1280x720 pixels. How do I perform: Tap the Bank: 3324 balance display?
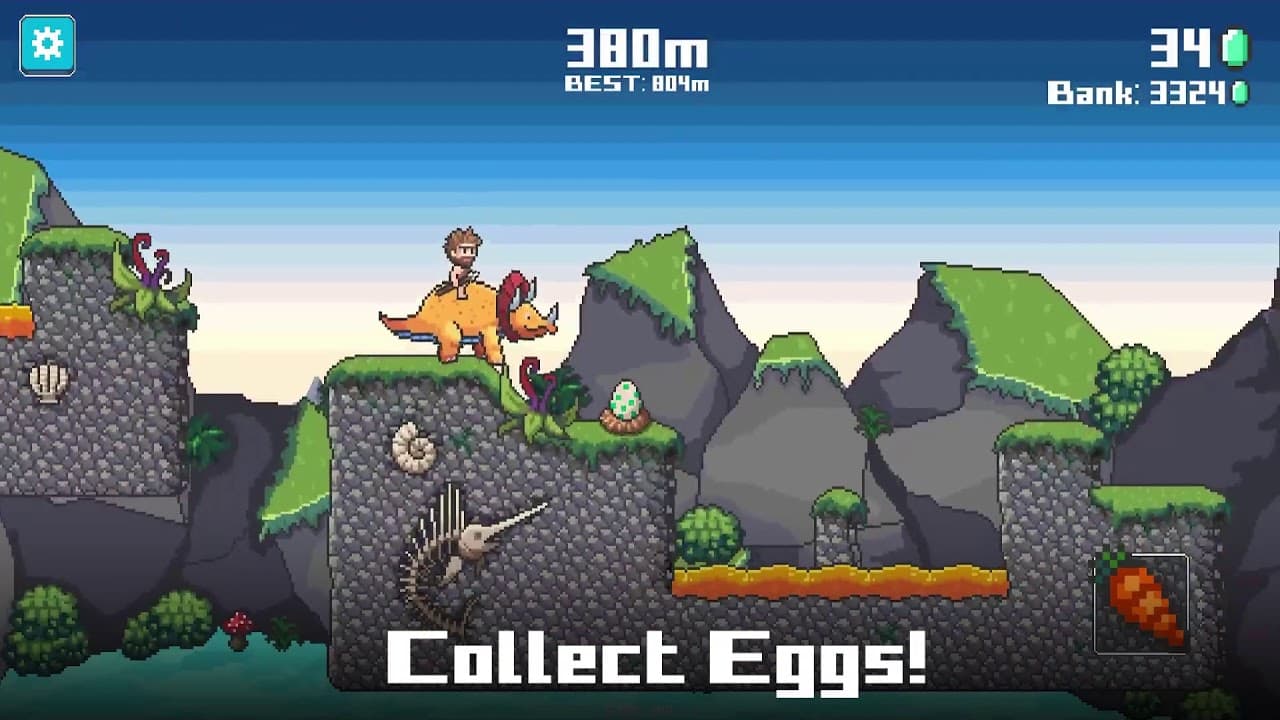coord(1135,93)
